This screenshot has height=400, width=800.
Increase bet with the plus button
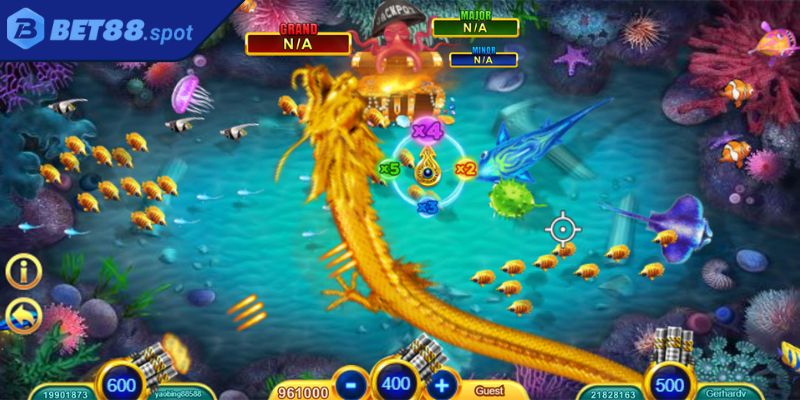pyautogui.click(x=445, y=383)
